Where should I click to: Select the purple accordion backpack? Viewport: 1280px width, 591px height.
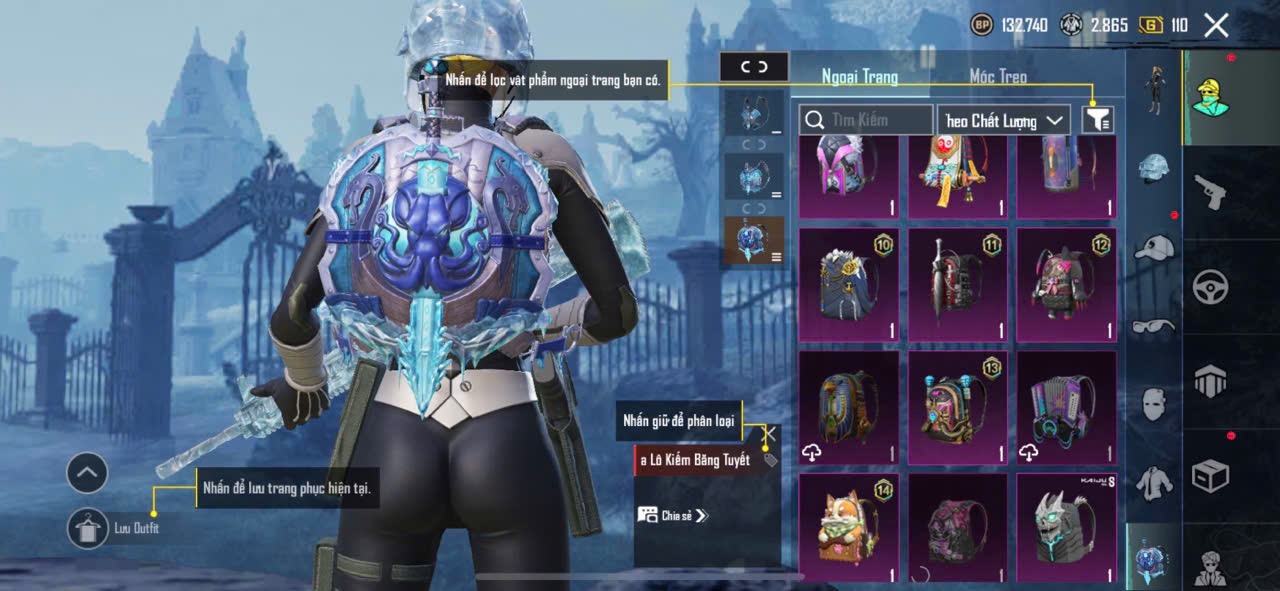click(1066, 407)
